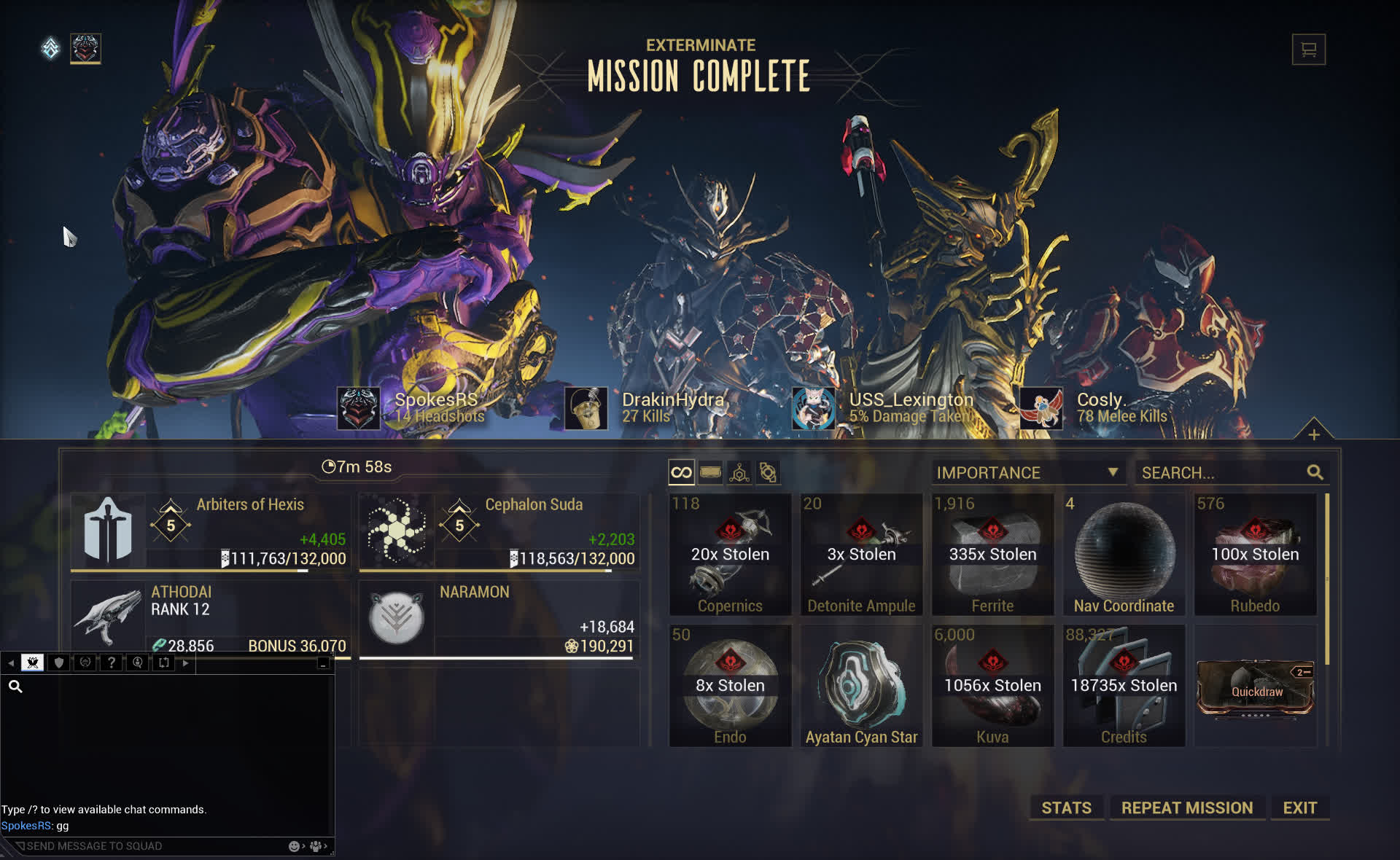This screenshot has width=1400, height=860.
Task: Select the Stolen Rubedo reward tile
Action: 1255,555
